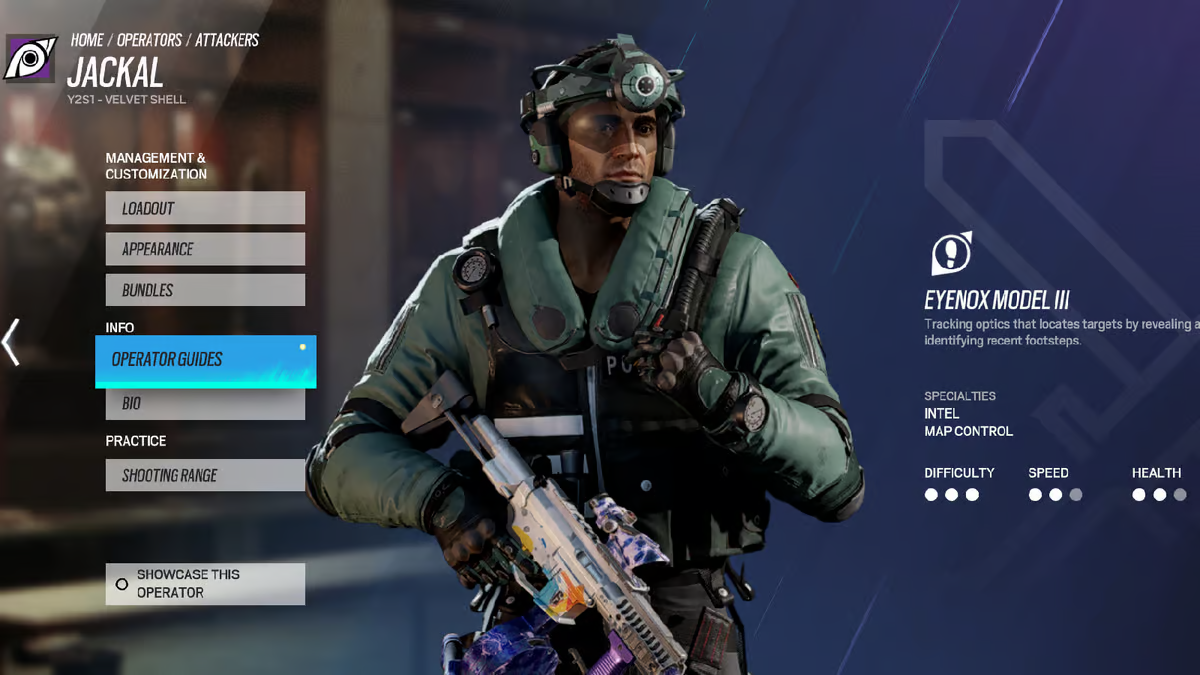Viewport: 1200px width, 675px height.
Task: Open the Bundles section
Action: pos(205,290)
